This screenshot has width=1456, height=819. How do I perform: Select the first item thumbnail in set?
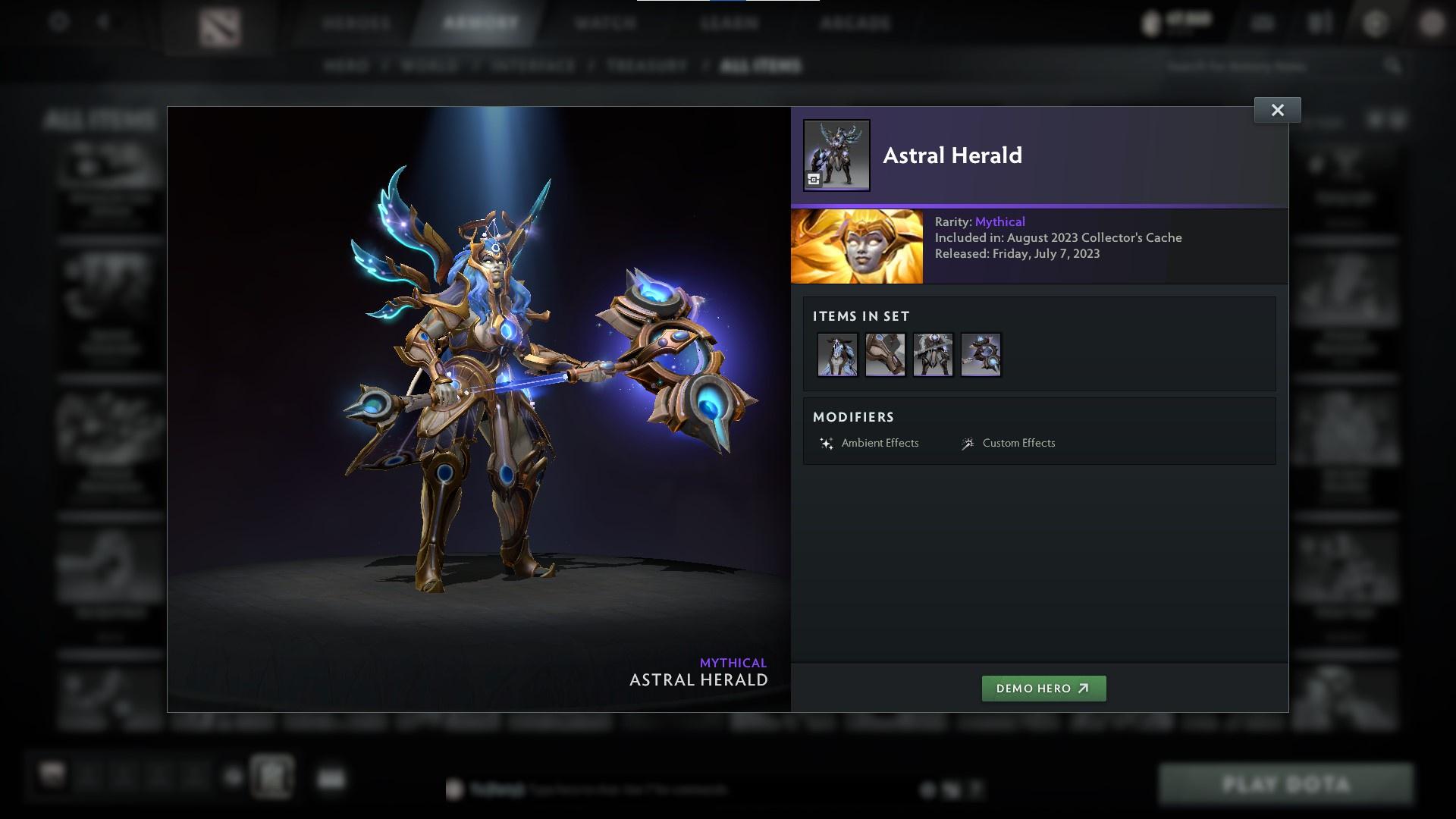tap(837, 354)
